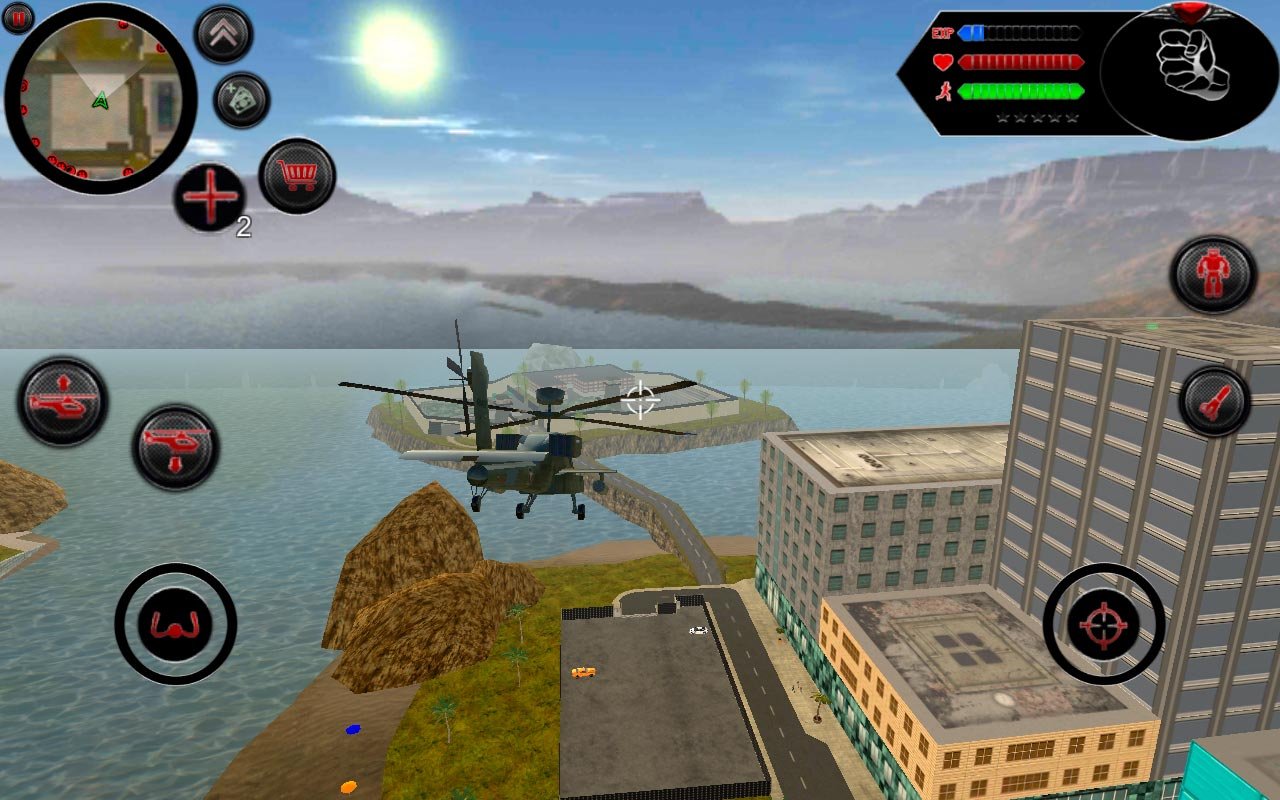
Task: Get extra cash with the money icon
Action: (241, 100)
